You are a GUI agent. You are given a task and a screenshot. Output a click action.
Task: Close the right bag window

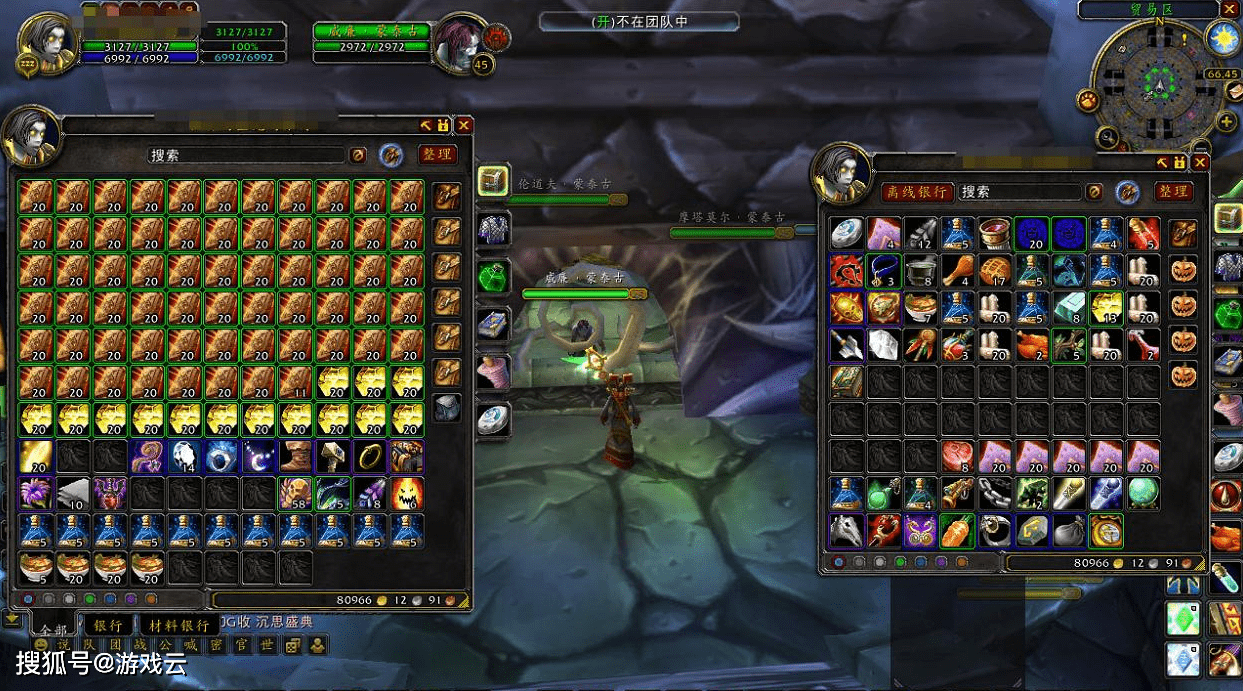pos(1200,162)
